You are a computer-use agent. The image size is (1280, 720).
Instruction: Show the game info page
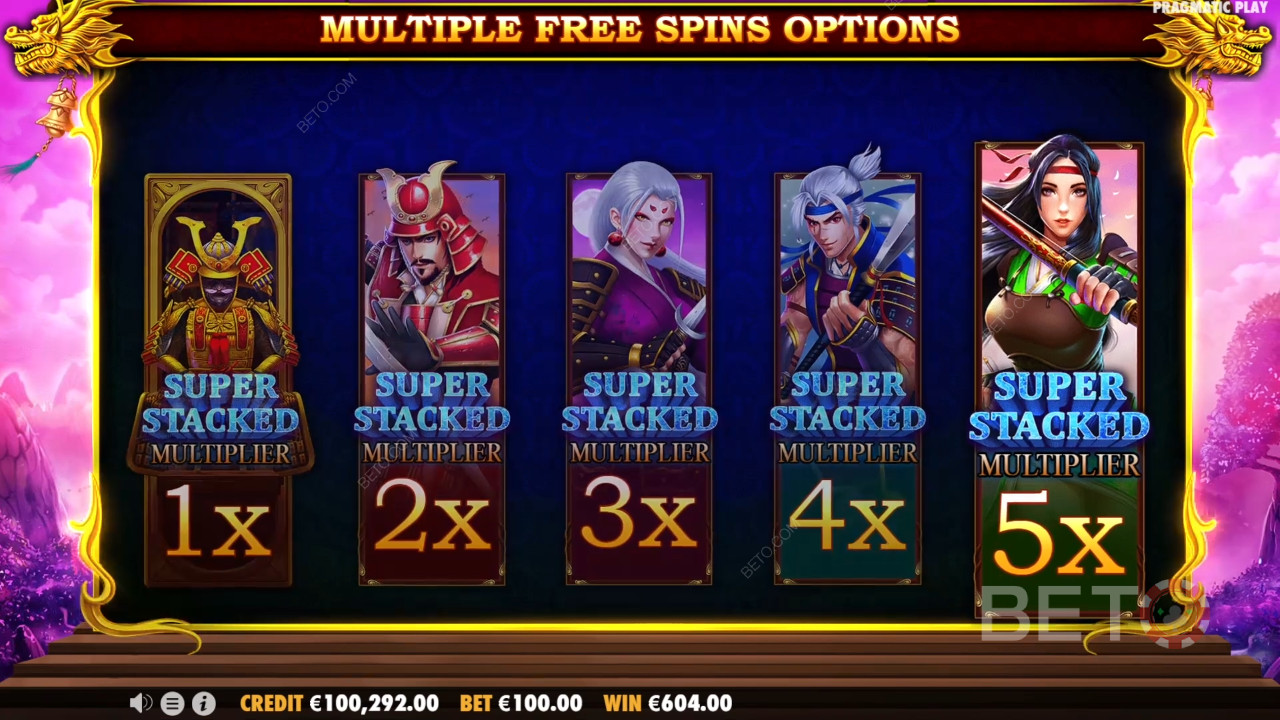coord(203,703)
